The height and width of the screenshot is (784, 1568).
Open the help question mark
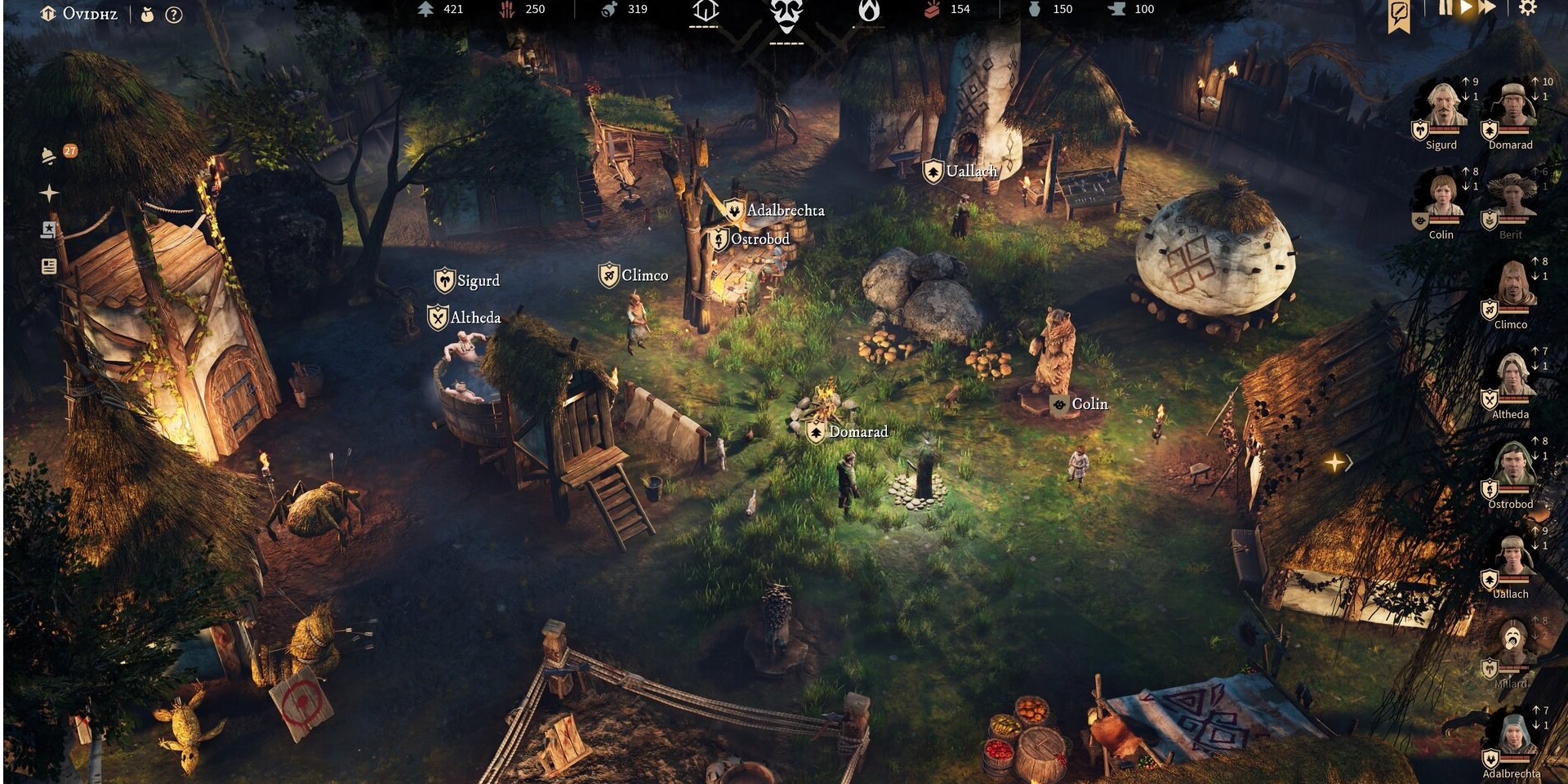point(174,15)
